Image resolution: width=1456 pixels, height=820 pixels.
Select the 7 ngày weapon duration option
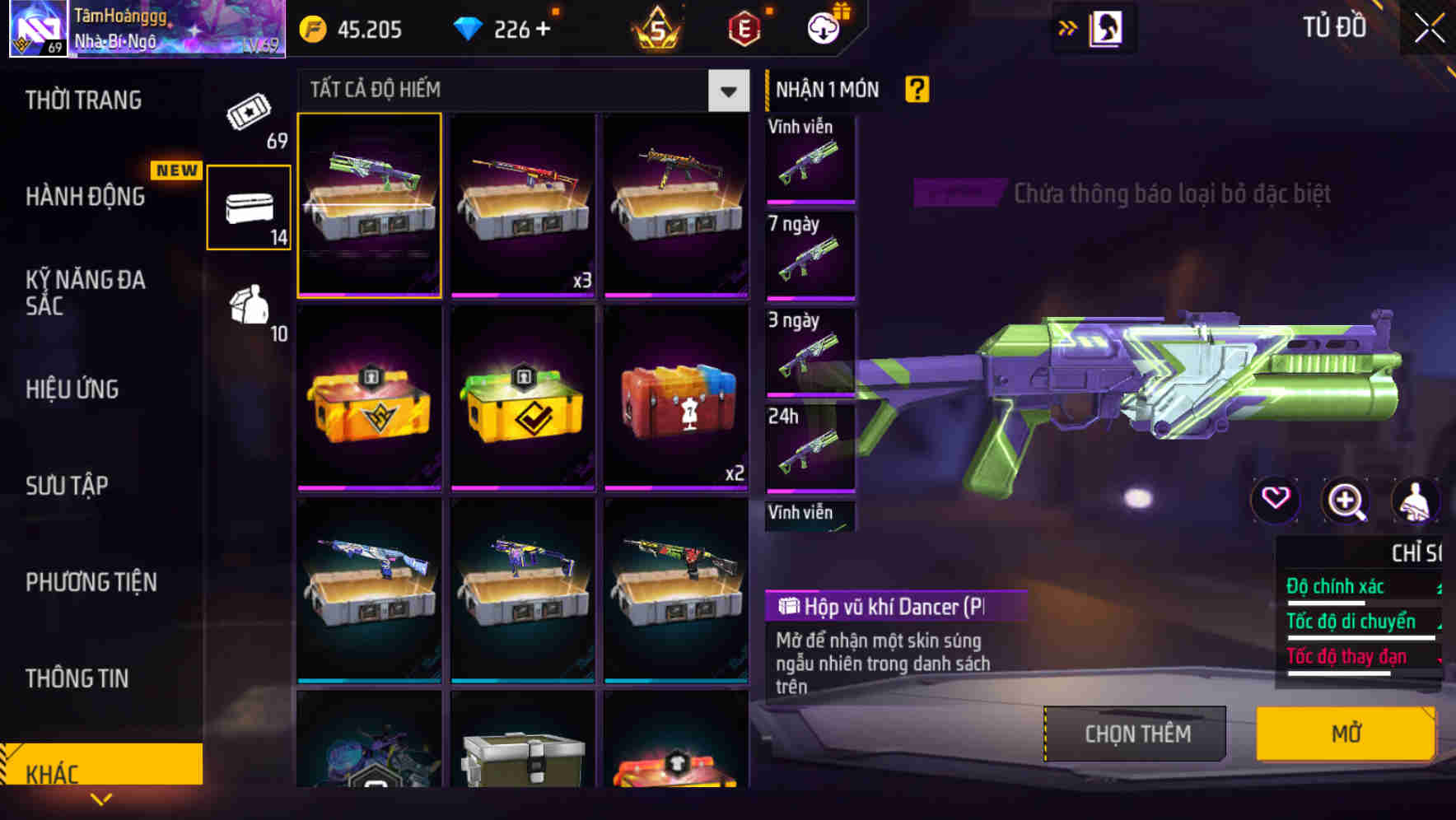tap(810, 255)
